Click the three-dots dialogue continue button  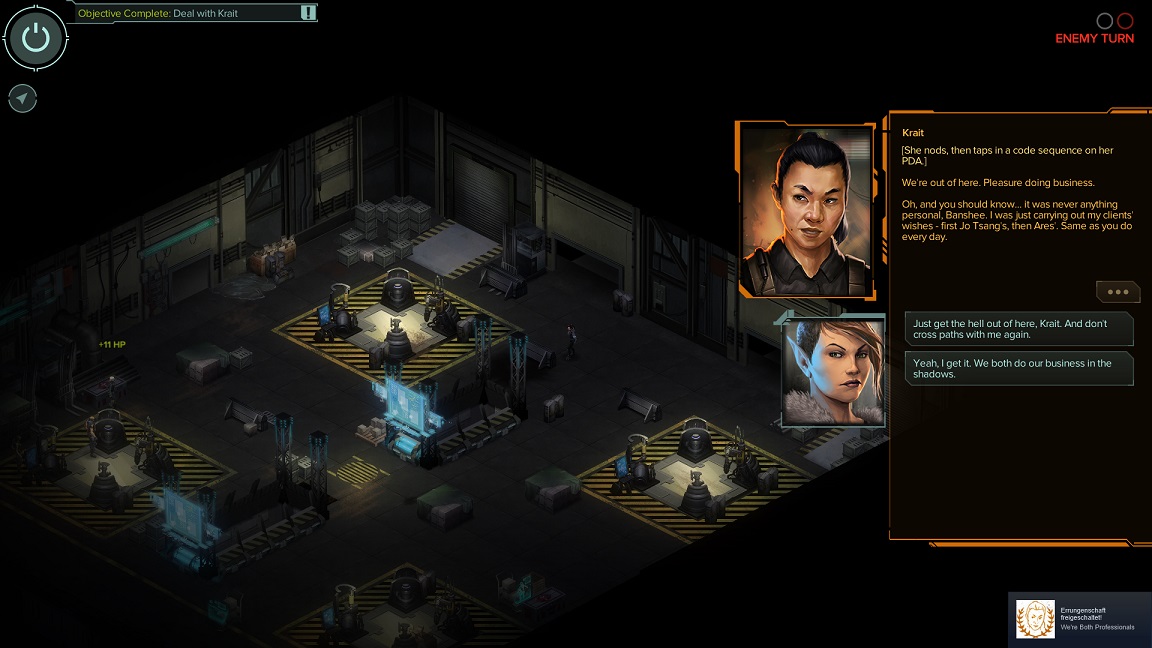1117,291
